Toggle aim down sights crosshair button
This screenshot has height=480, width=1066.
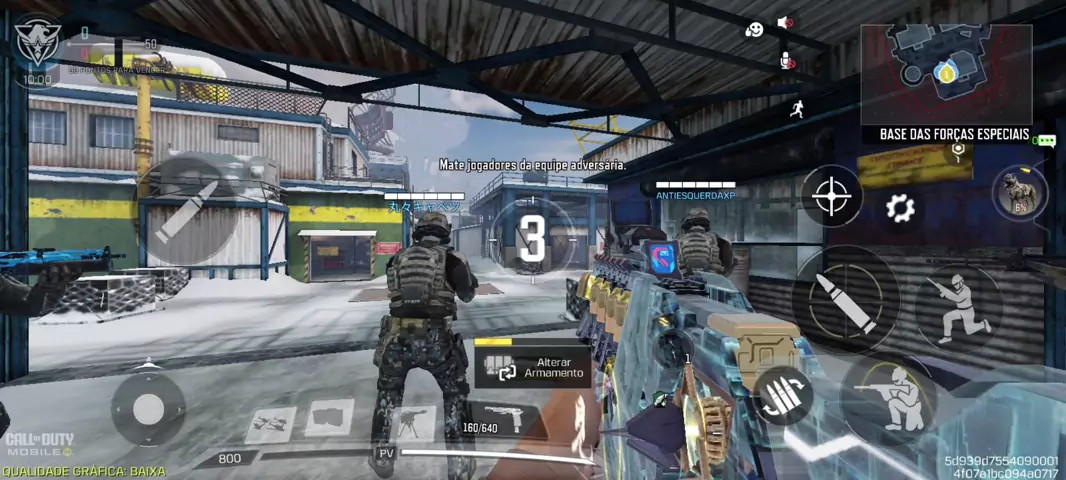pos(832,196)
